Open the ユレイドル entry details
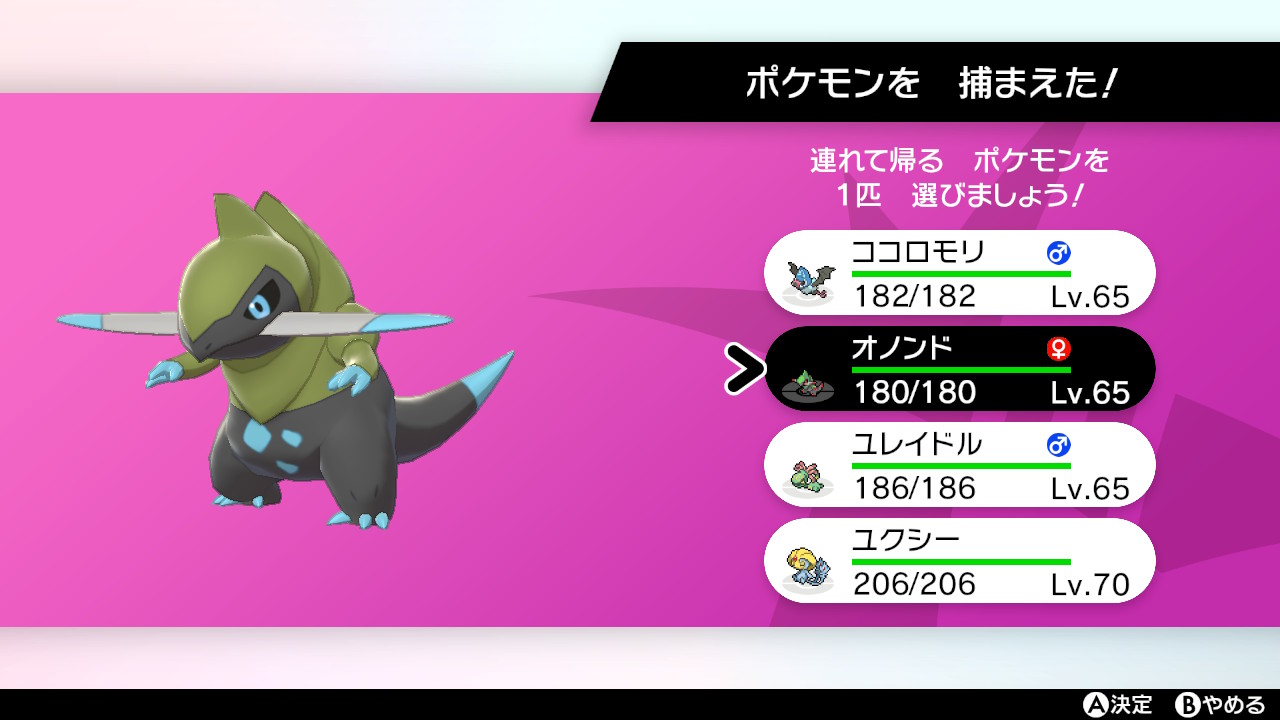This screenshot has height=720, width=1280. (960, 464)
